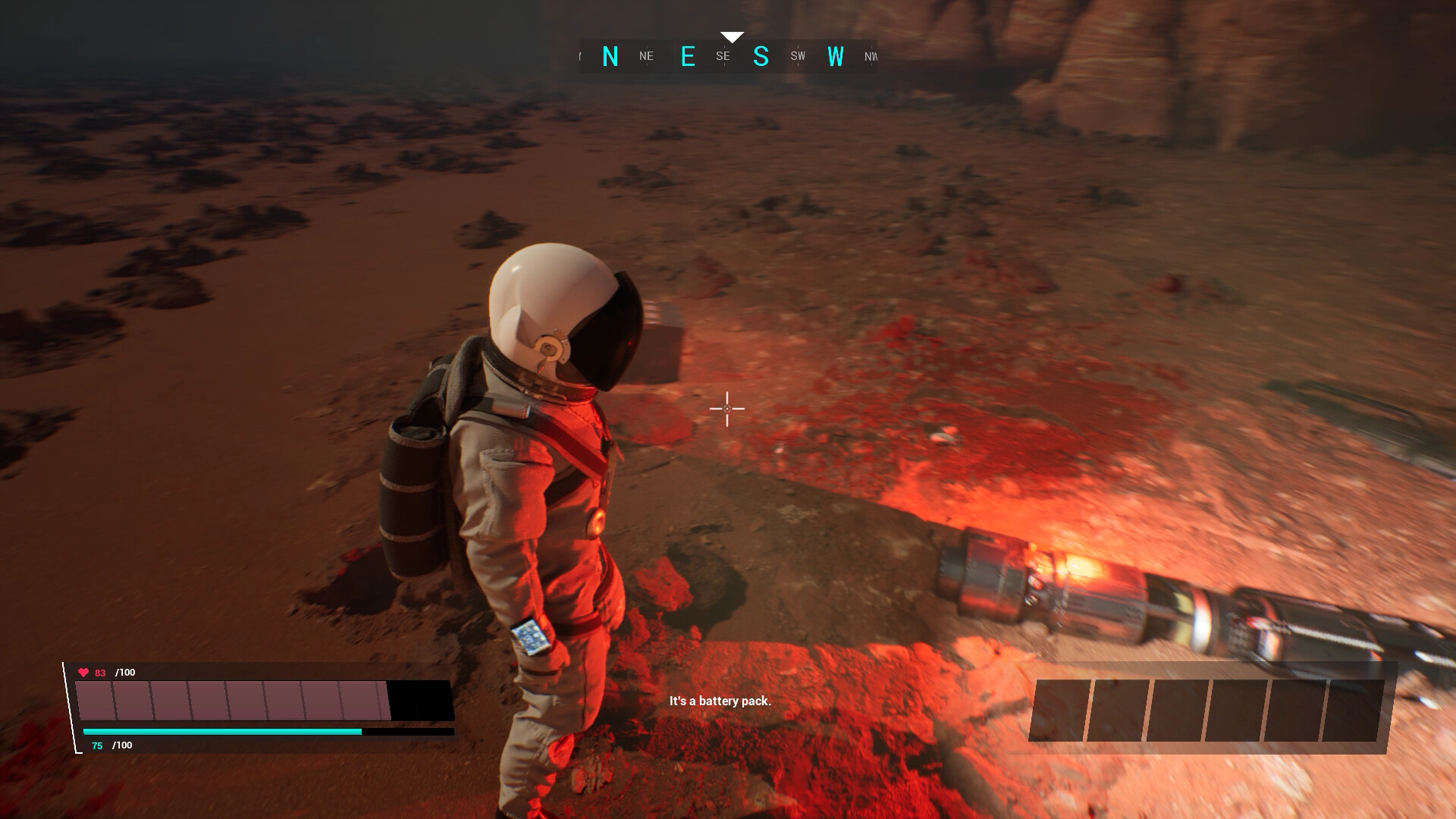Click the 'It's a battery pack' prompt text

coord(719,702)
